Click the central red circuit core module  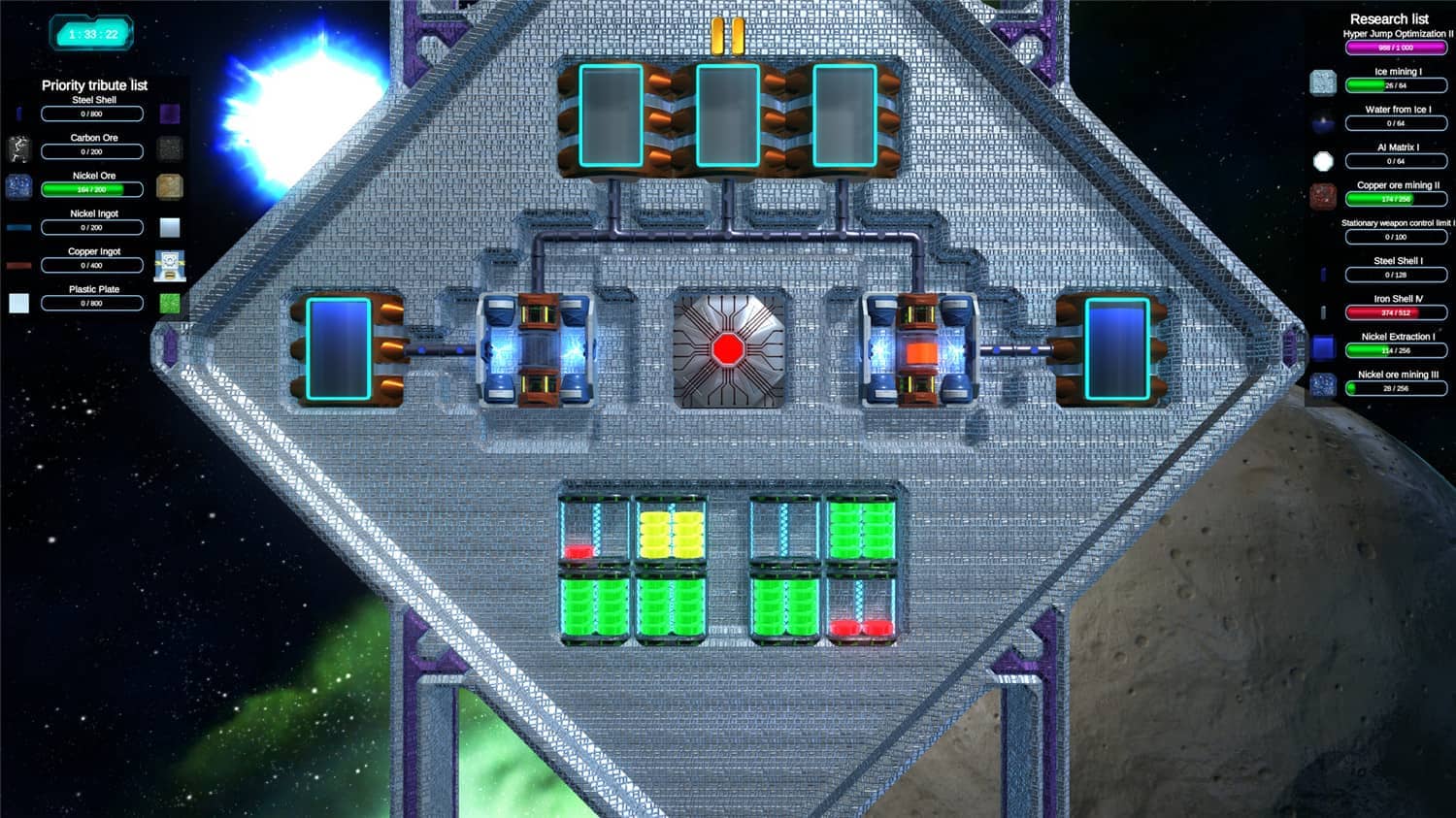pos(729,351)
